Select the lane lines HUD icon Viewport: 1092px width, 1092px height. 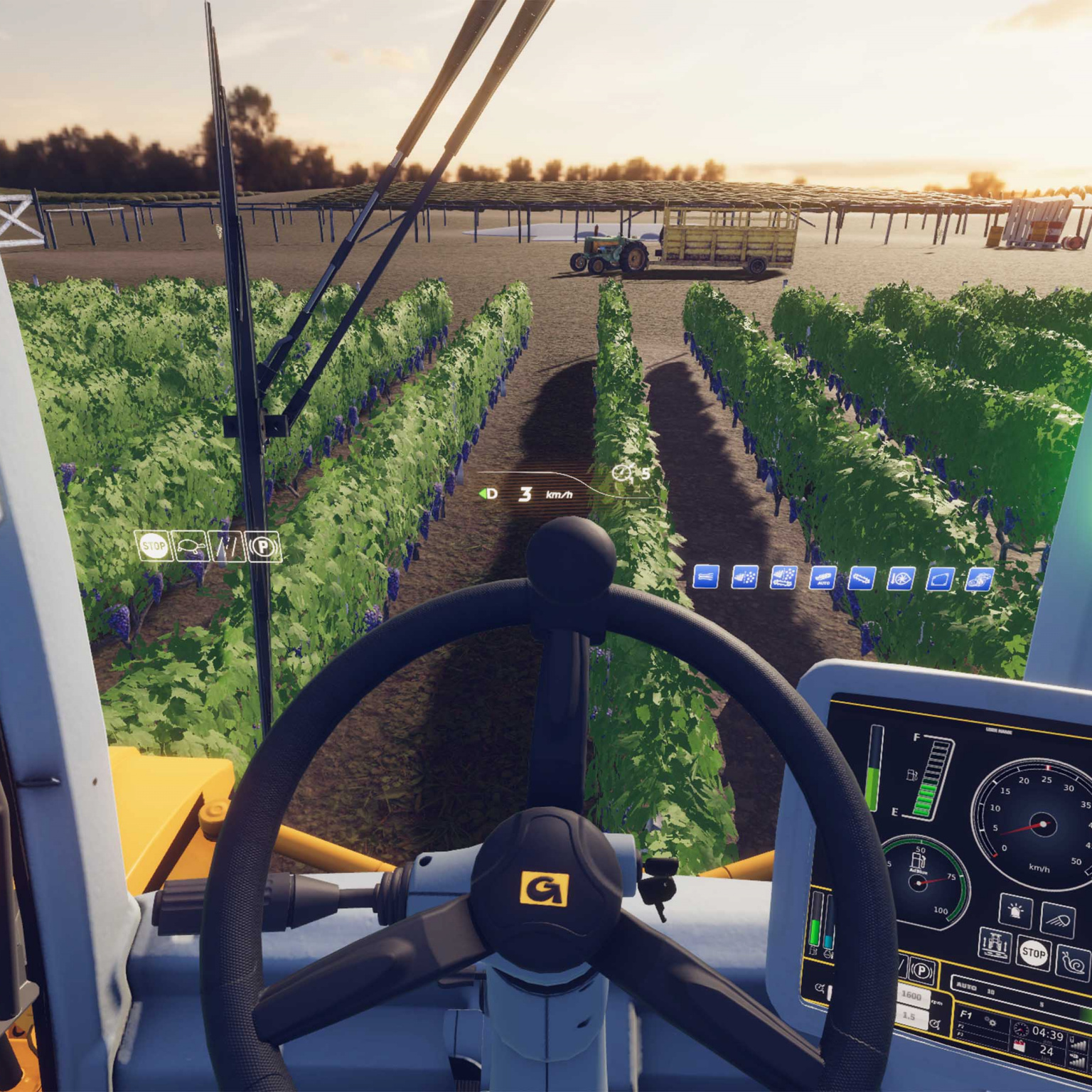click(x=227, y=547)
